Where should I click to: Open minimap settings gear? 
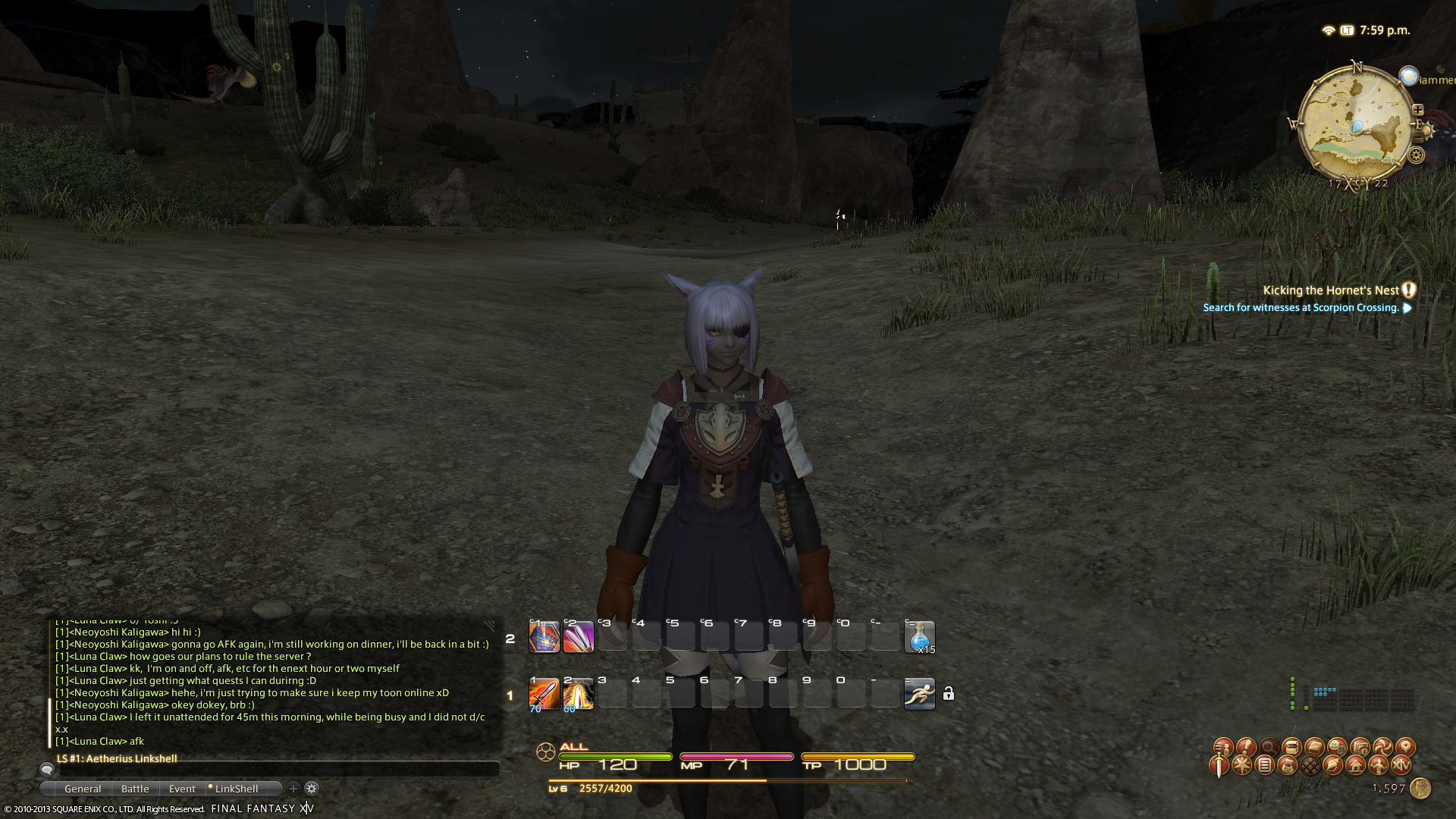pos(1416,155)
